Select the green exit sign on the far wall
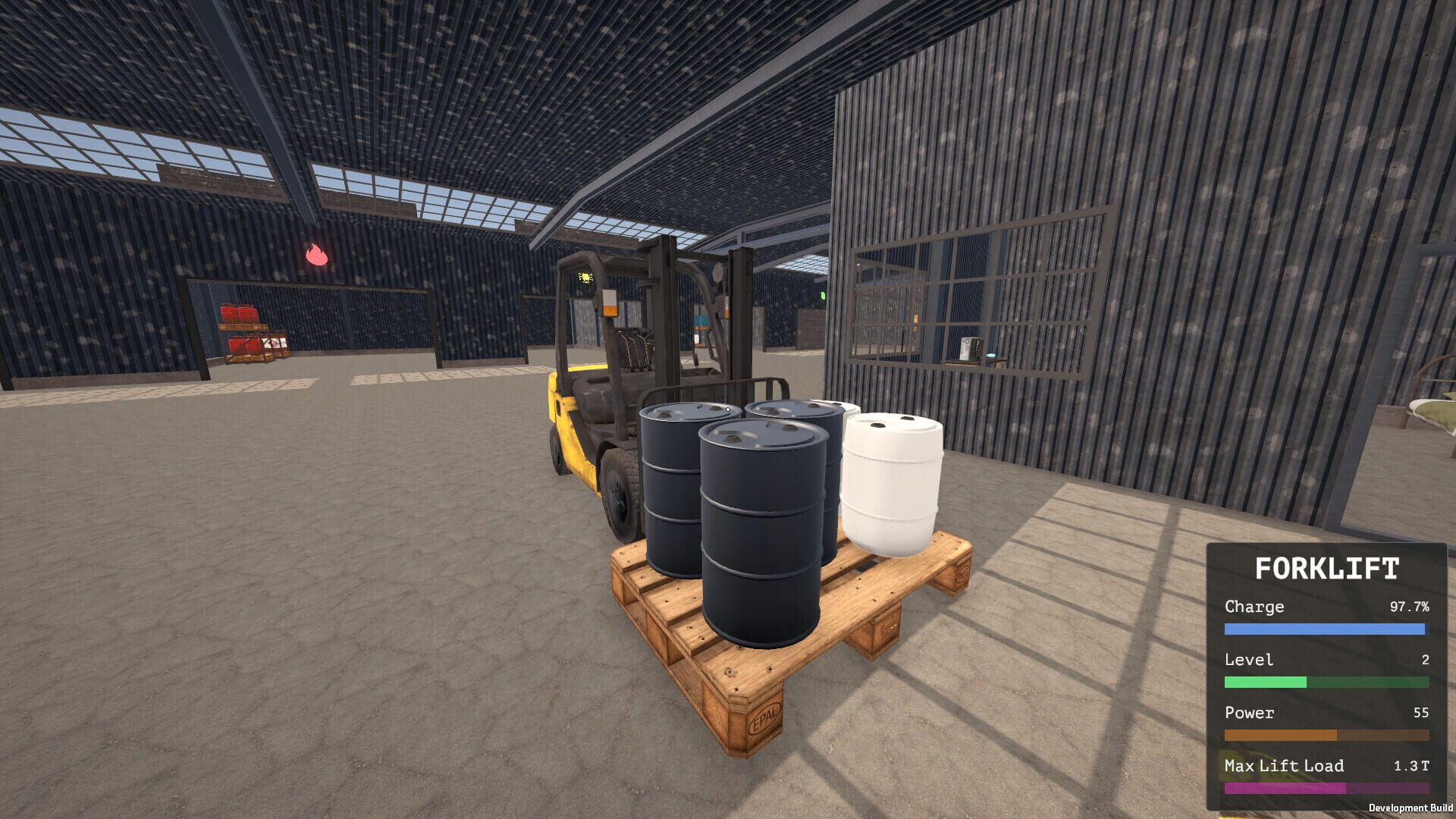This screenshot has height=819, width=1456. [x=823, y=296]
